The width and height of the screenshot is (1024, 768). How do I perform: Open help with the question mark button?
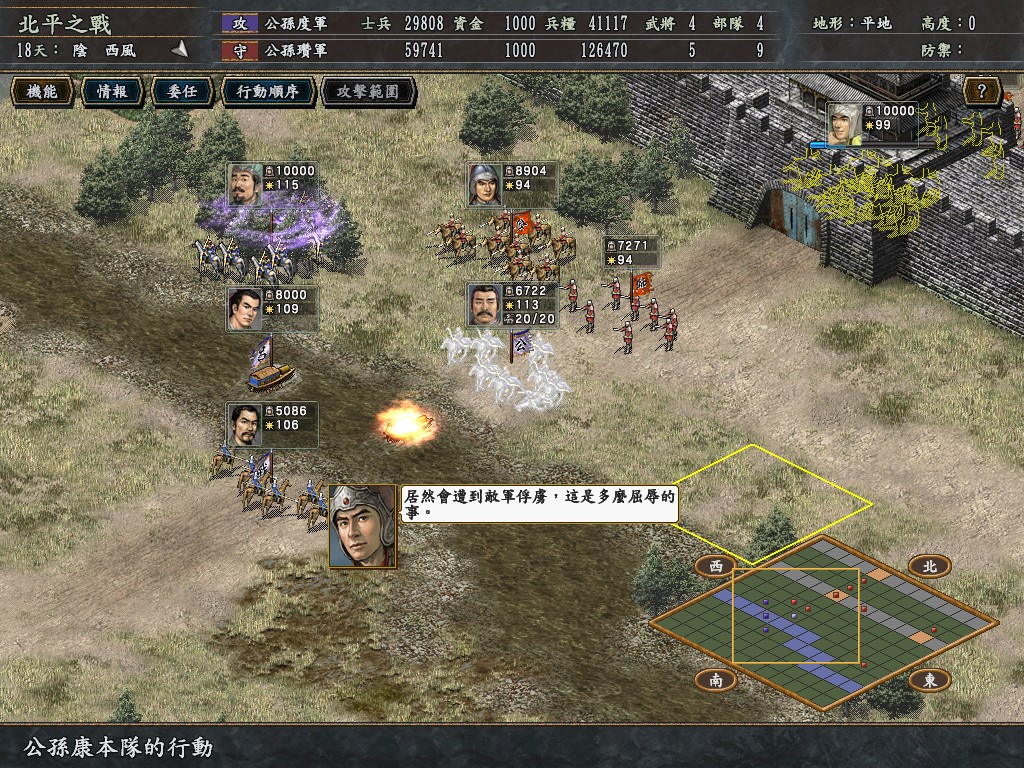point(983,93)
